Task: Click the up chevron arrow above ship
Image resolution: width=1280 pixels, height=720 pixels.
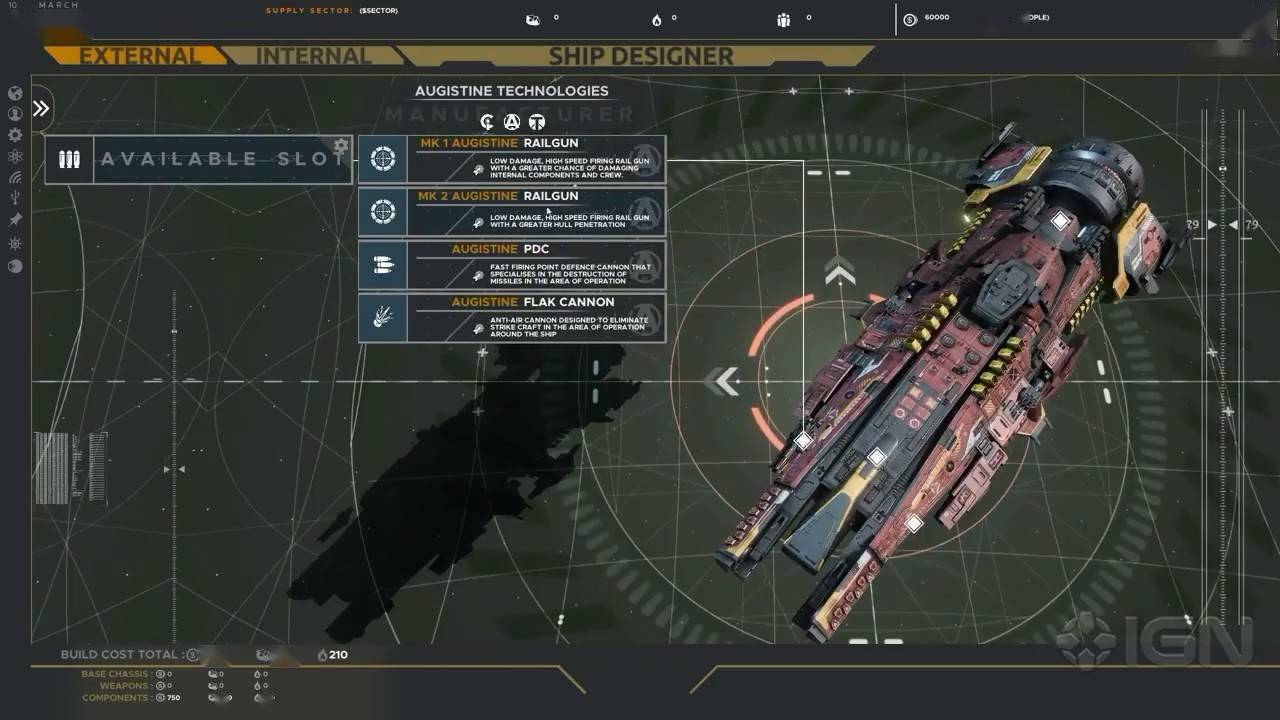Action: tap(839, 270)
